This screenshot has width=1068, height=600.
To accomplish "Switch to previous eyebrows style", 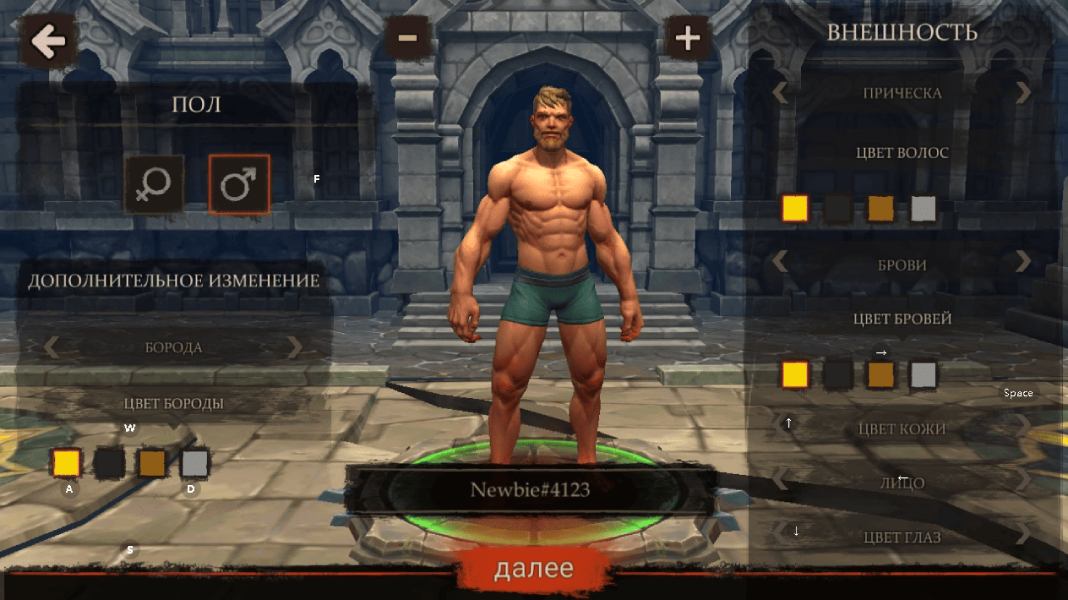I will (x=780, y=262).
